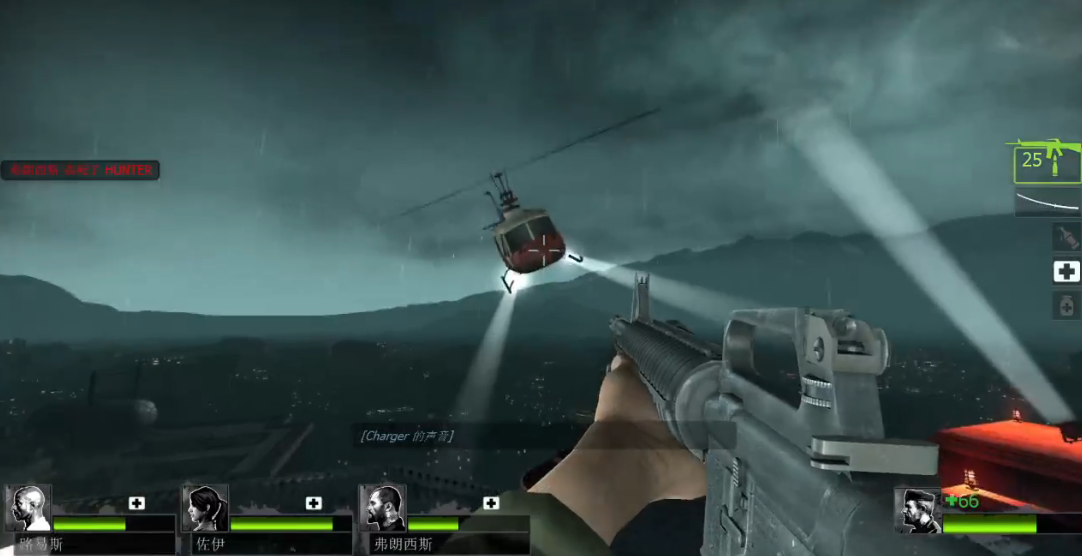This screenshot has height=556, width=1082.
Task: Click Bill's own player portrait
Action: [917, 510]
